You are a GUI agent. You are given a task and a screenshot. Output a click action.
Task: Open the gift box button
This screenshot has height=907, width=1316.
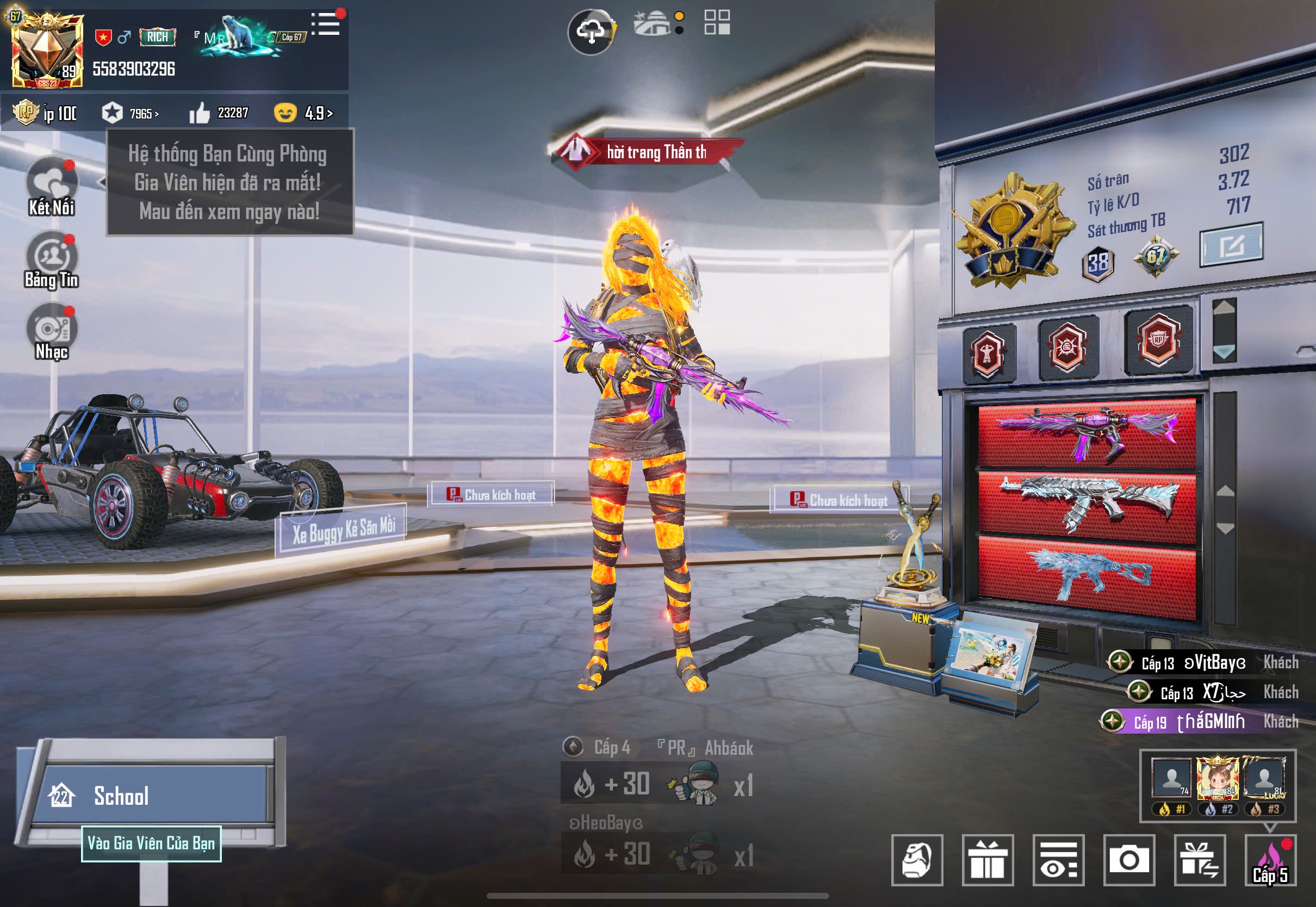[988, 859]
